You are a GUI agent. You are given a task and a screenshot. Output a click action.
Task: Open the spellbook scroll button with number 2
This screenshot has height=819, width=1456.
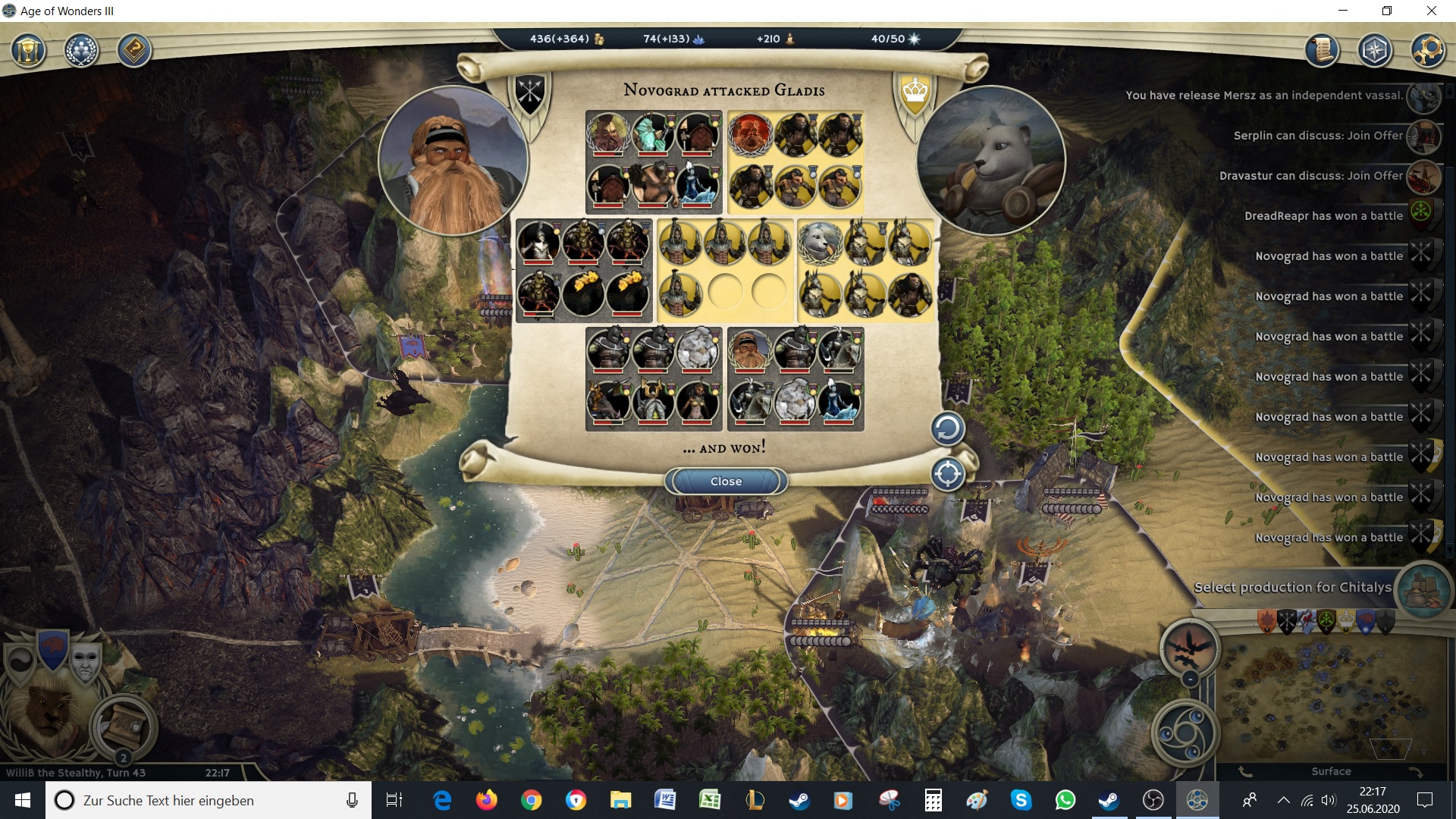click(x=123, y=726)
